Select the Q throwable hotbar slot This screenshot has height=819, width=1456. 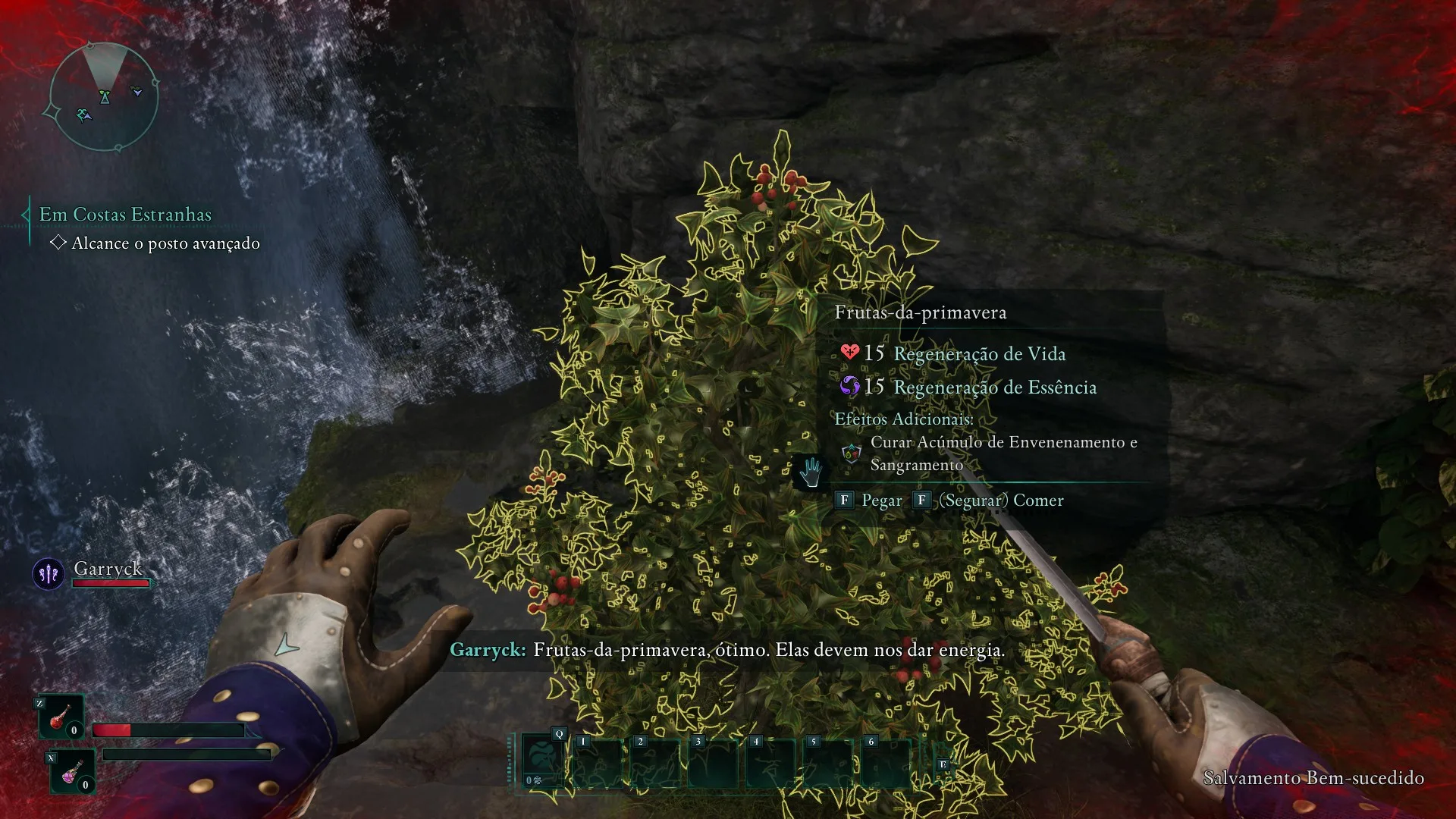[x=542, y=762]
